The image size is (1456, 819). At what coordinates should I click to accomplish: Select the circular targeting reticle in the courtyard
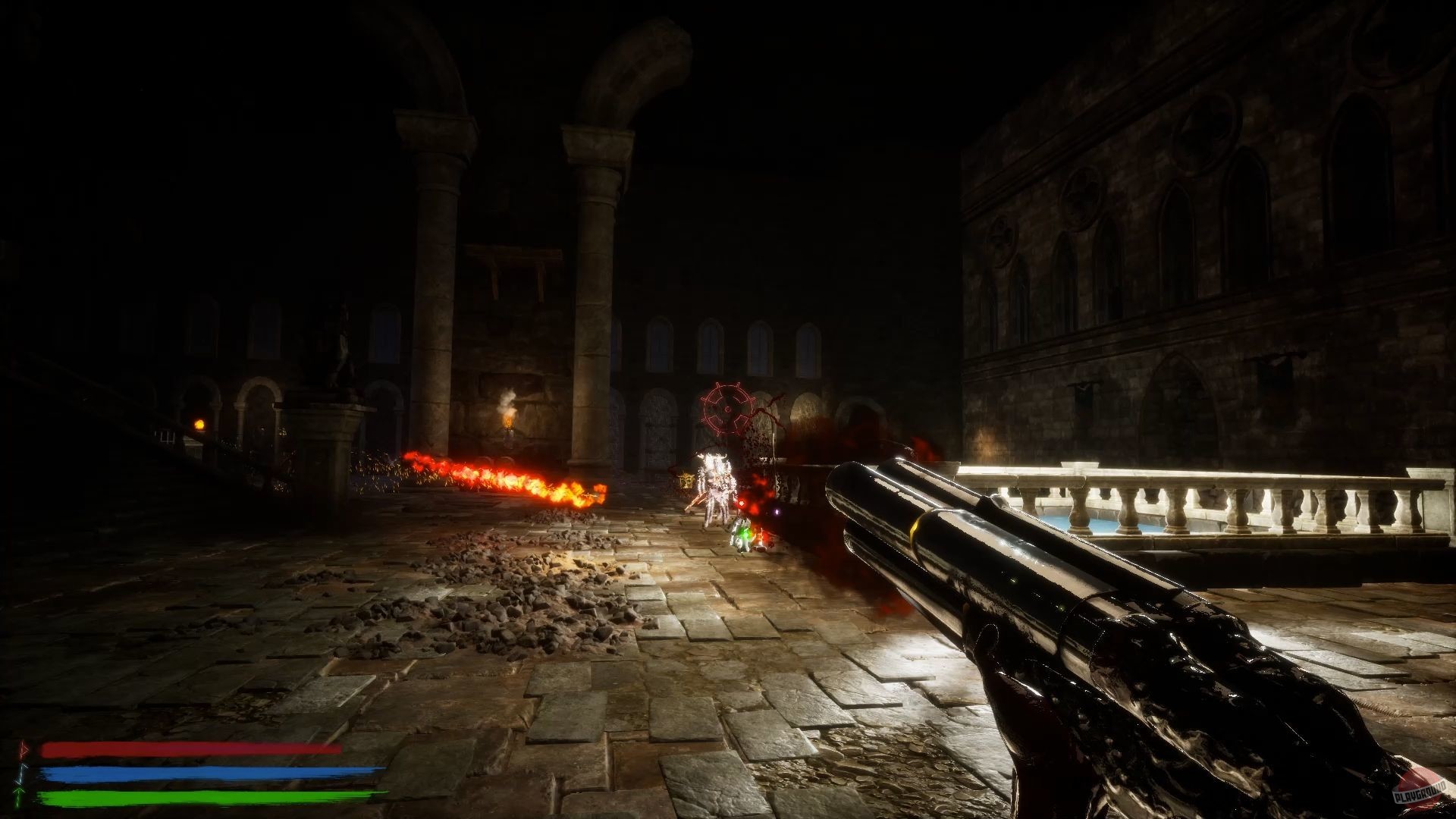[726, 409]
